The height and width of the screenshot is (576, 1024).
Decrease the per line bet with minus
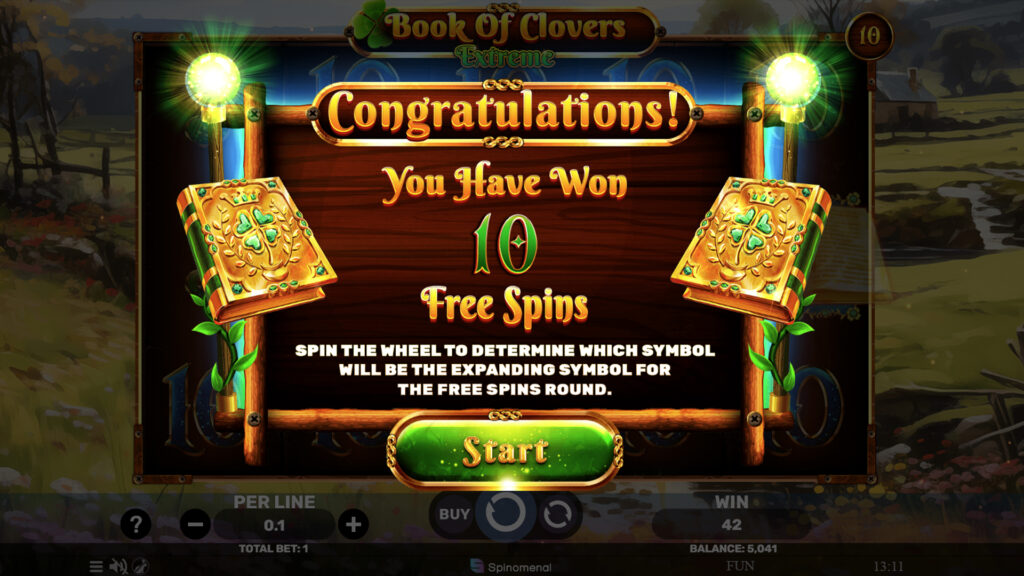point(196,523)
